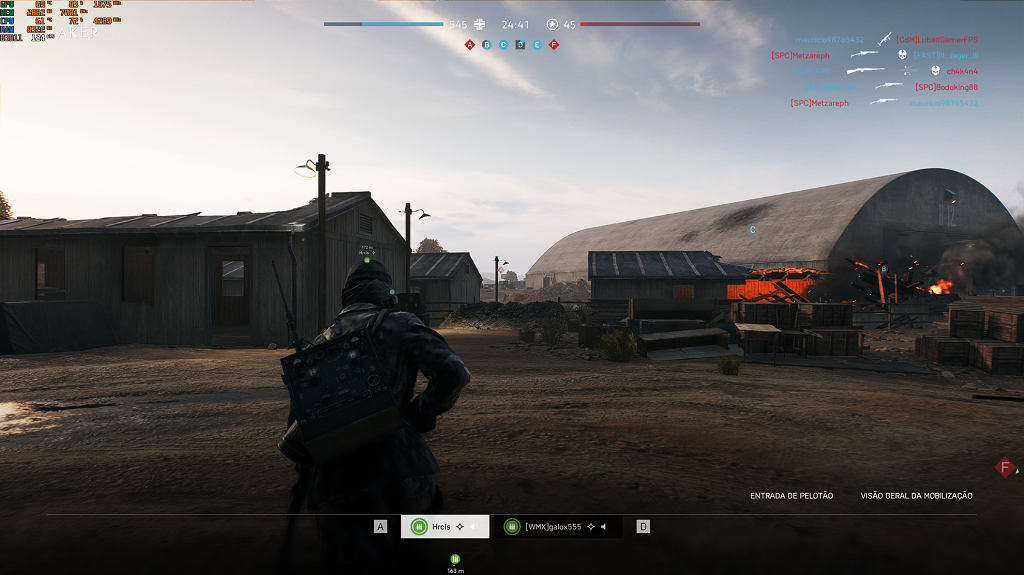
Task: Open Visão Geral da Mobilização
Action: (916, 496)
